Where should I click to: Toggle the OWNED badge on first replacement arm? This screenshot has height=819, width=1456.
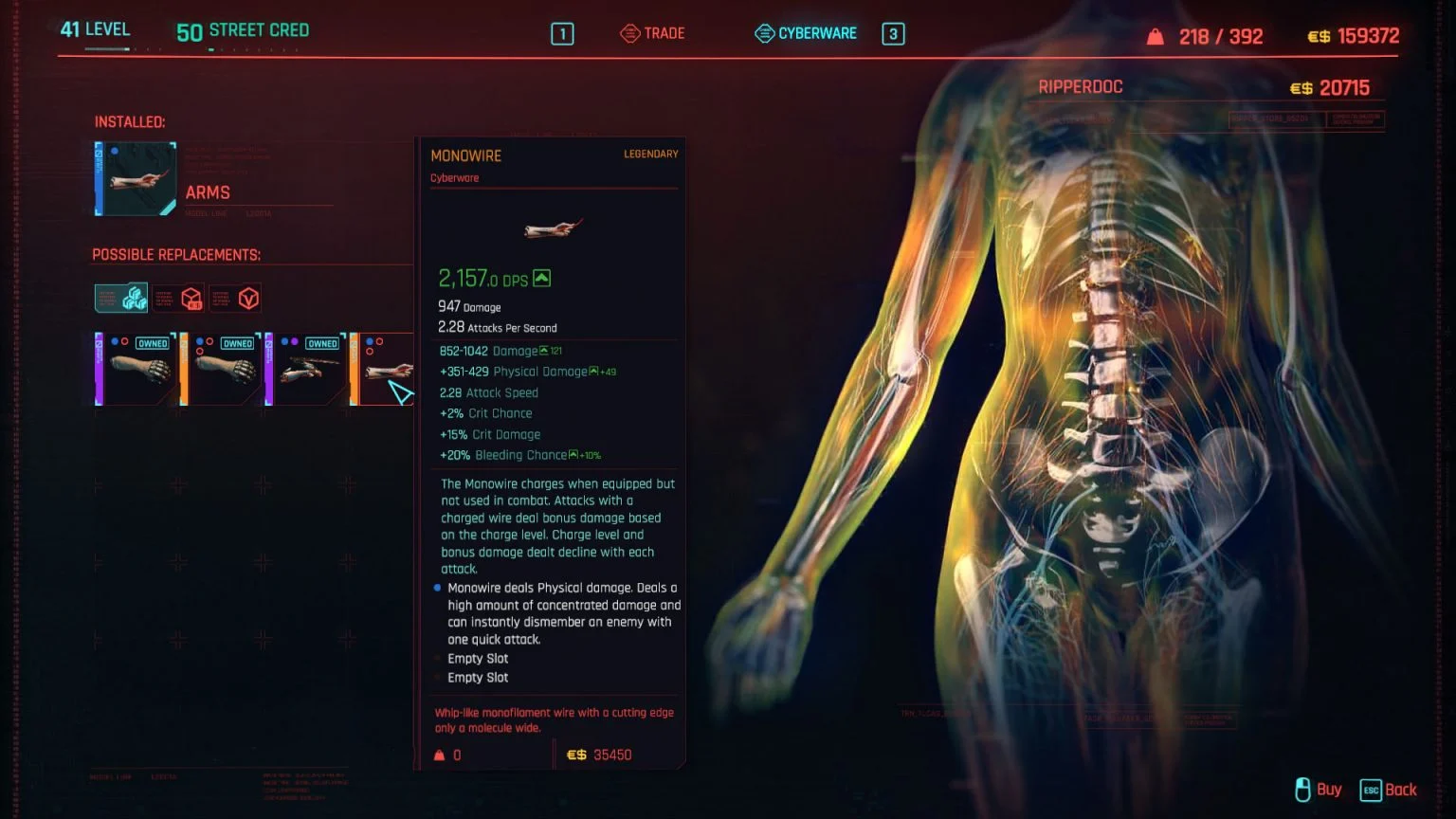153,343
